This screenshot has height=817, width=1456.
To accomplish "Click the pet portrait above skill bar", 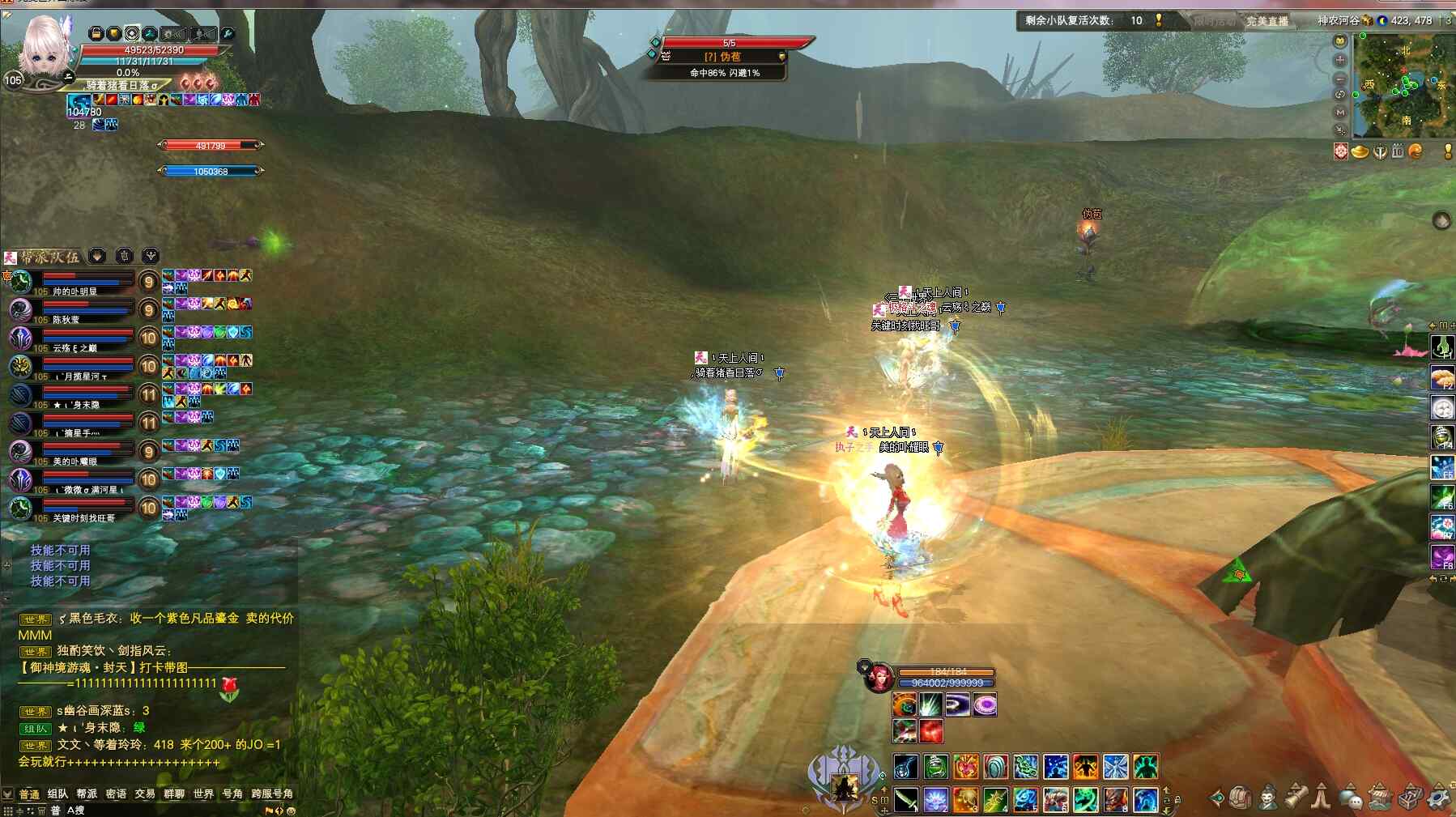I will point(878,677).
